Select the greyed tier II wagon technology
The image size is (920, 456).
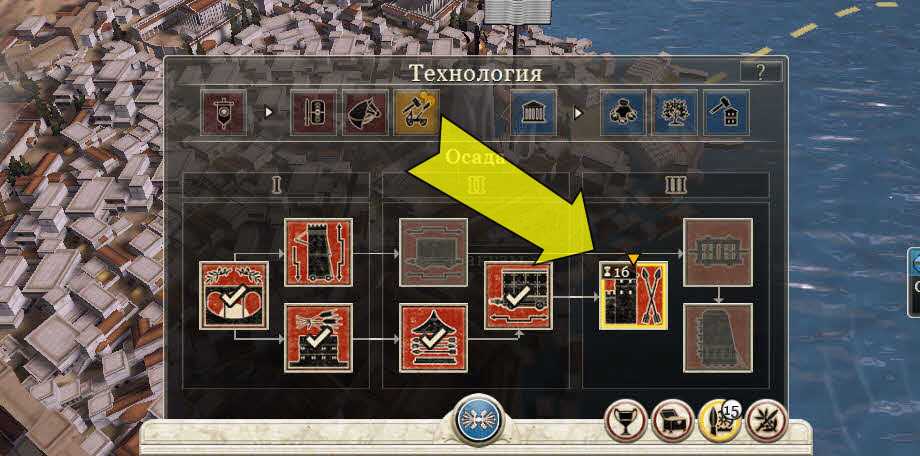coord(433,251)
